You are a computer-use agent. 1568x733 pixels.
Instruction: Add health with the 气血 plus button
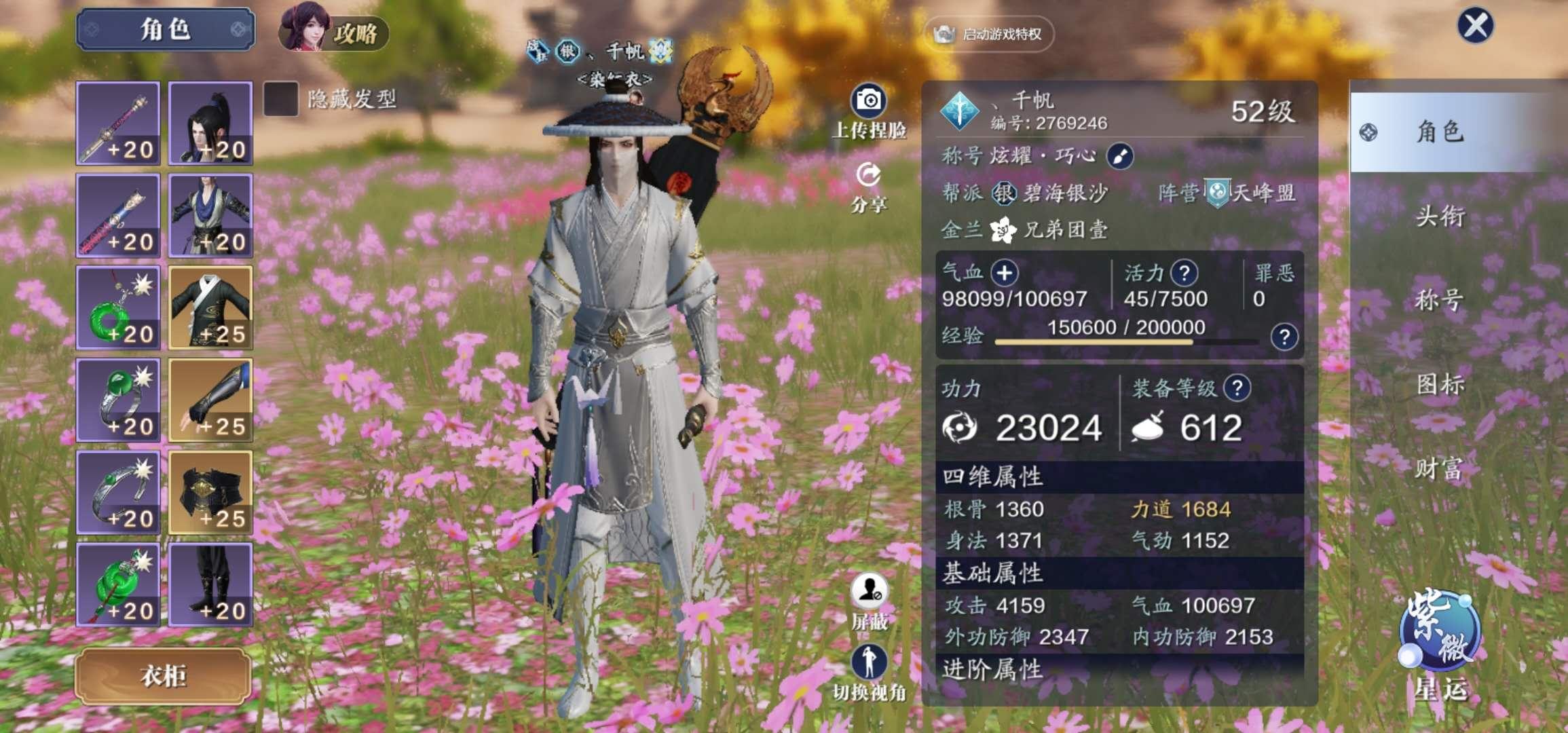coord(1004,273)
